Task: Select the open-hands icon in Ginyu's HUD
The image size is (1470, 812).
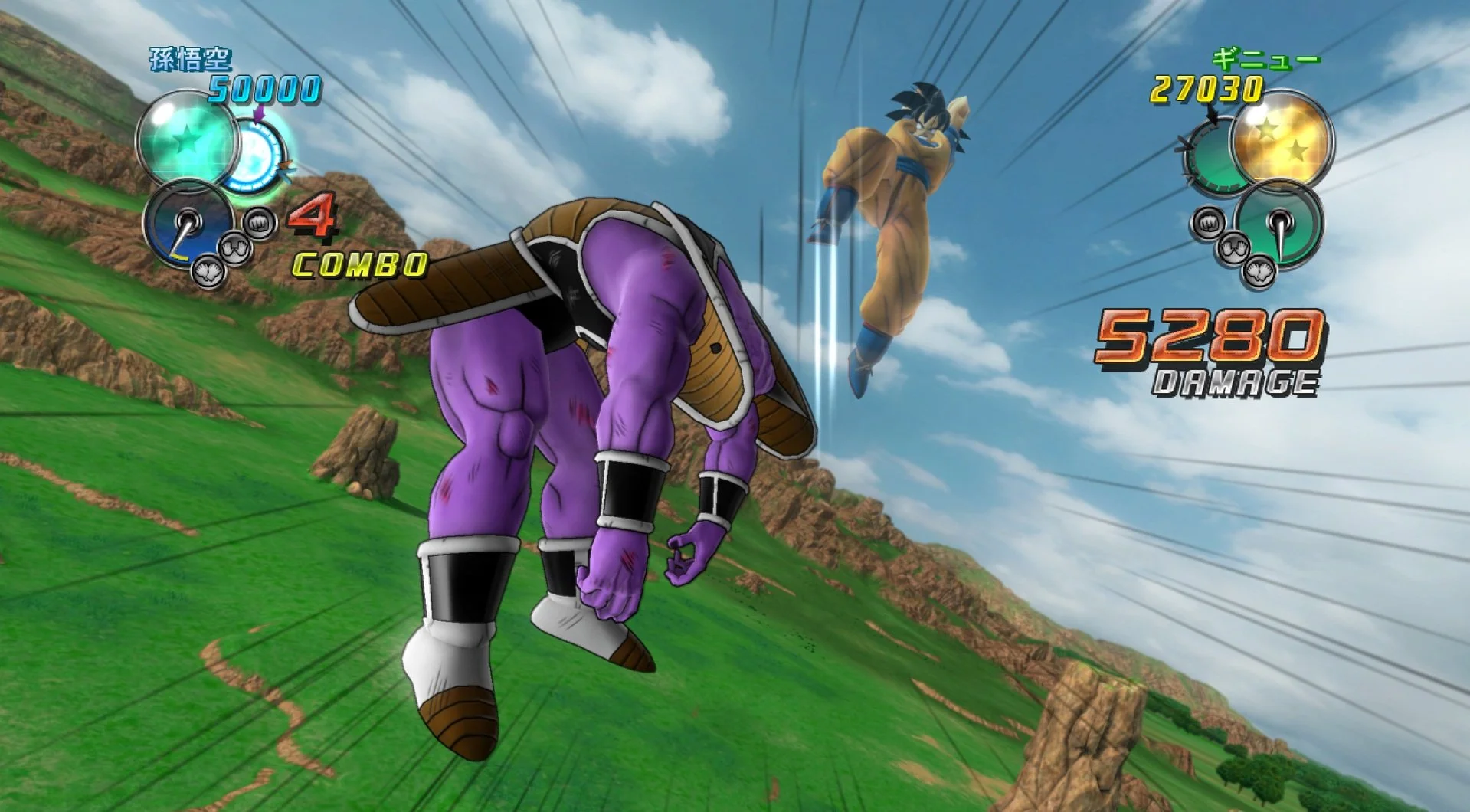Action: pyautogui.click(x=1233, y=248)
